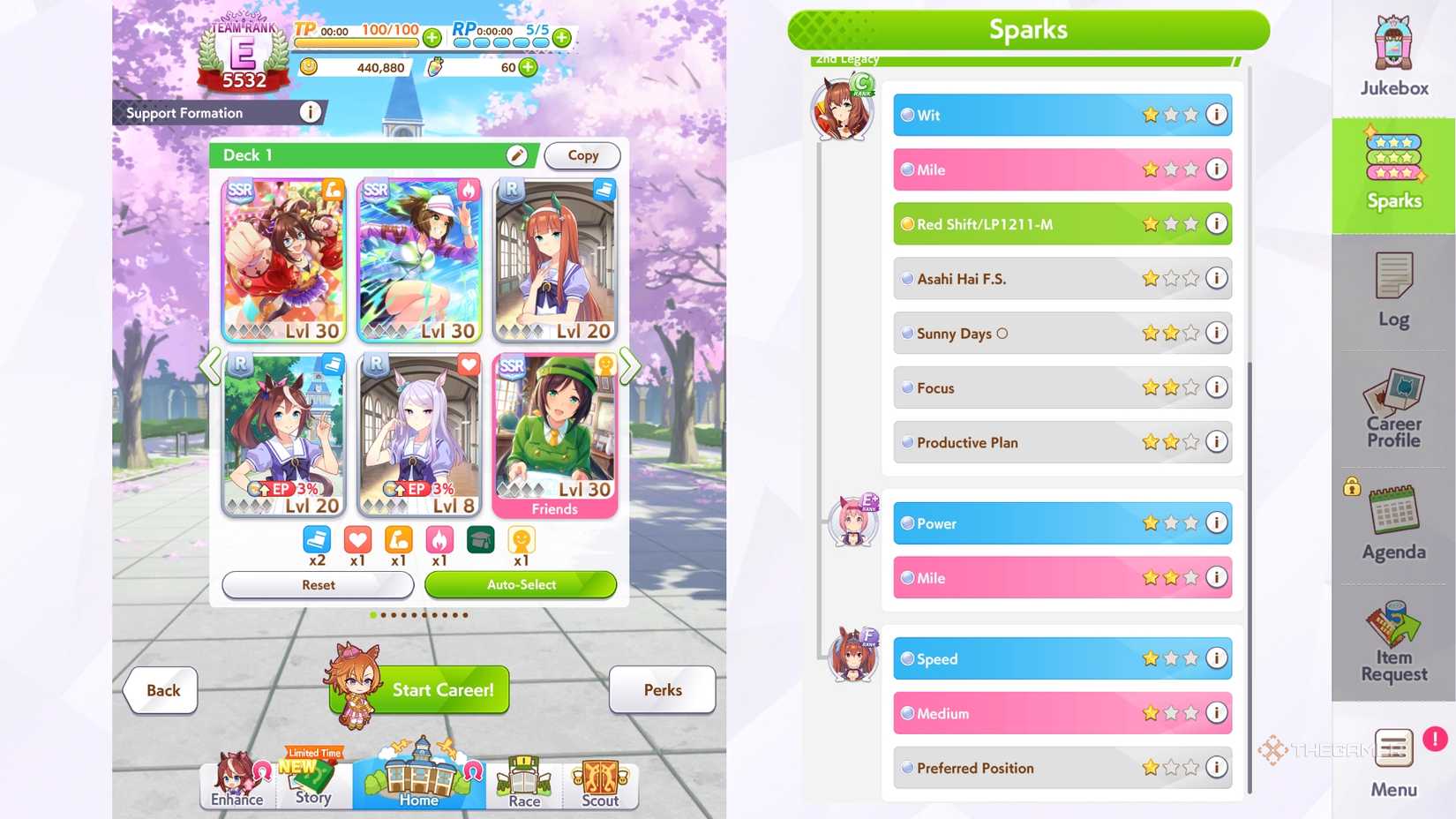The image size is (1456, 819).
Task: View Support Formation info
Action: click(310, 113)
